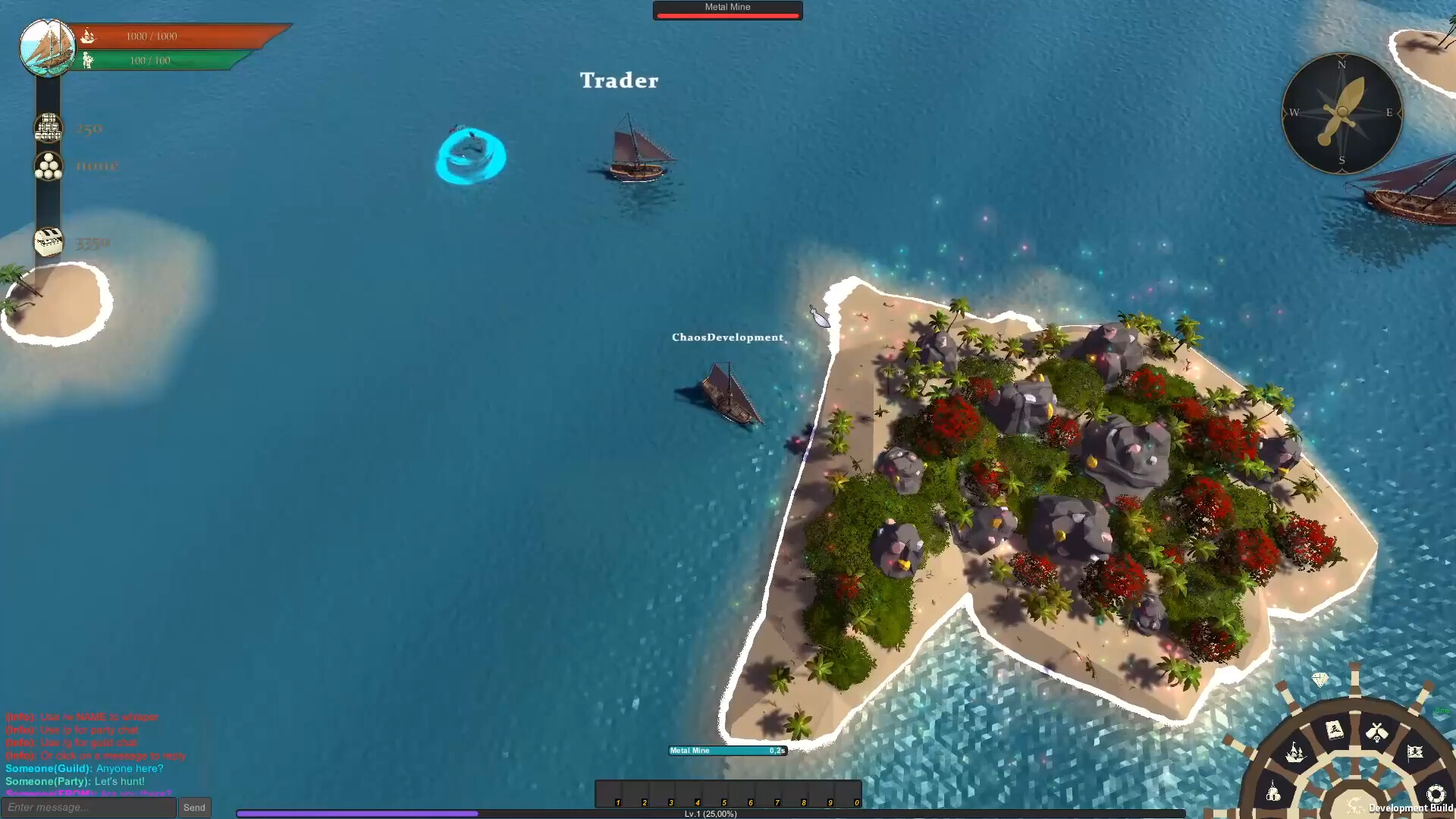The width and height of the screenshot is (1456, 819).
Task: Click the Someone(Party) hunt message to reply
Action: coord(76,781)
